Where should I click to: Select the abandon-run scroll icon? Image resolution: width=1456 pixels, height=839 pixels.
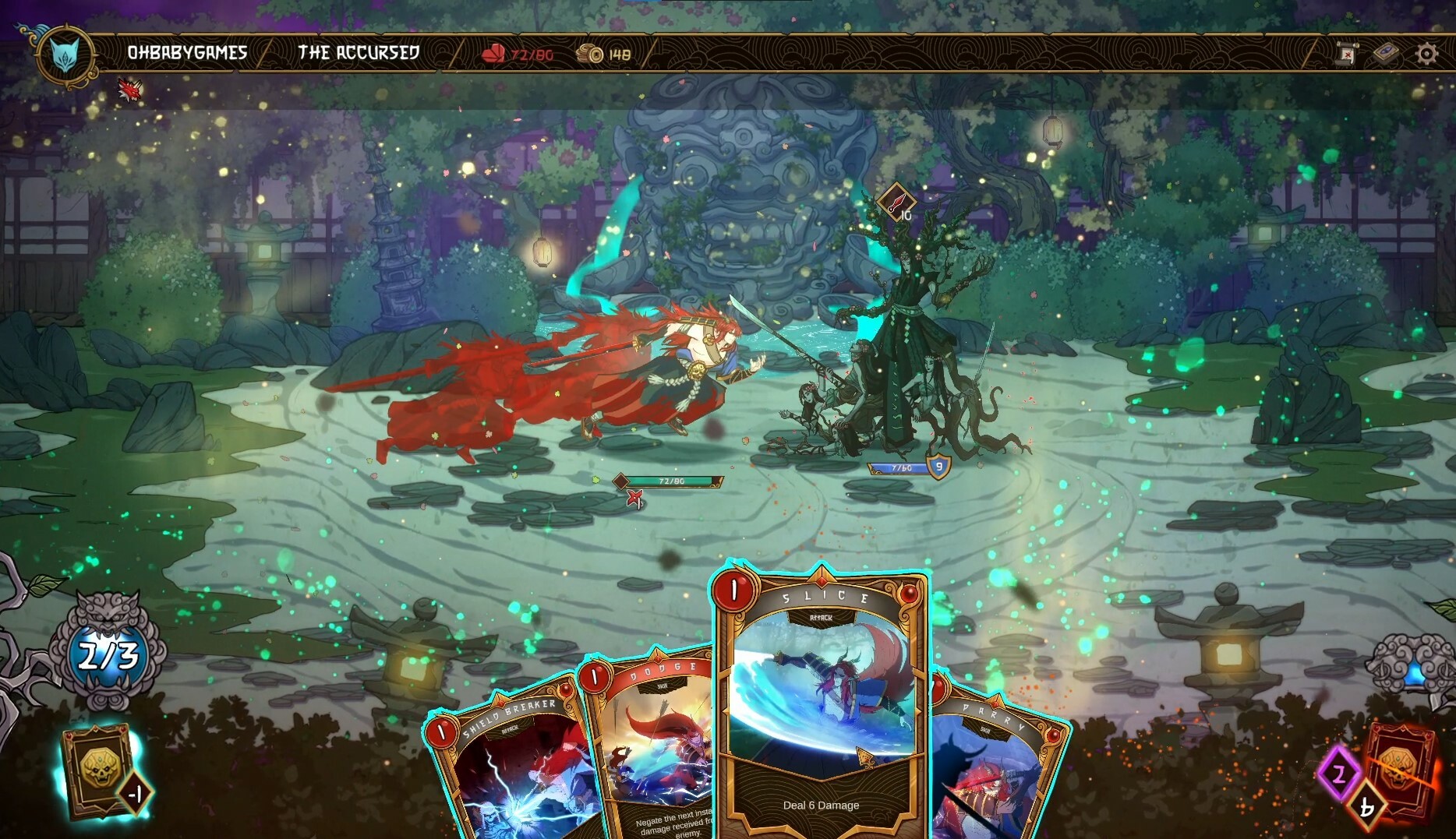click(1346, 52)
